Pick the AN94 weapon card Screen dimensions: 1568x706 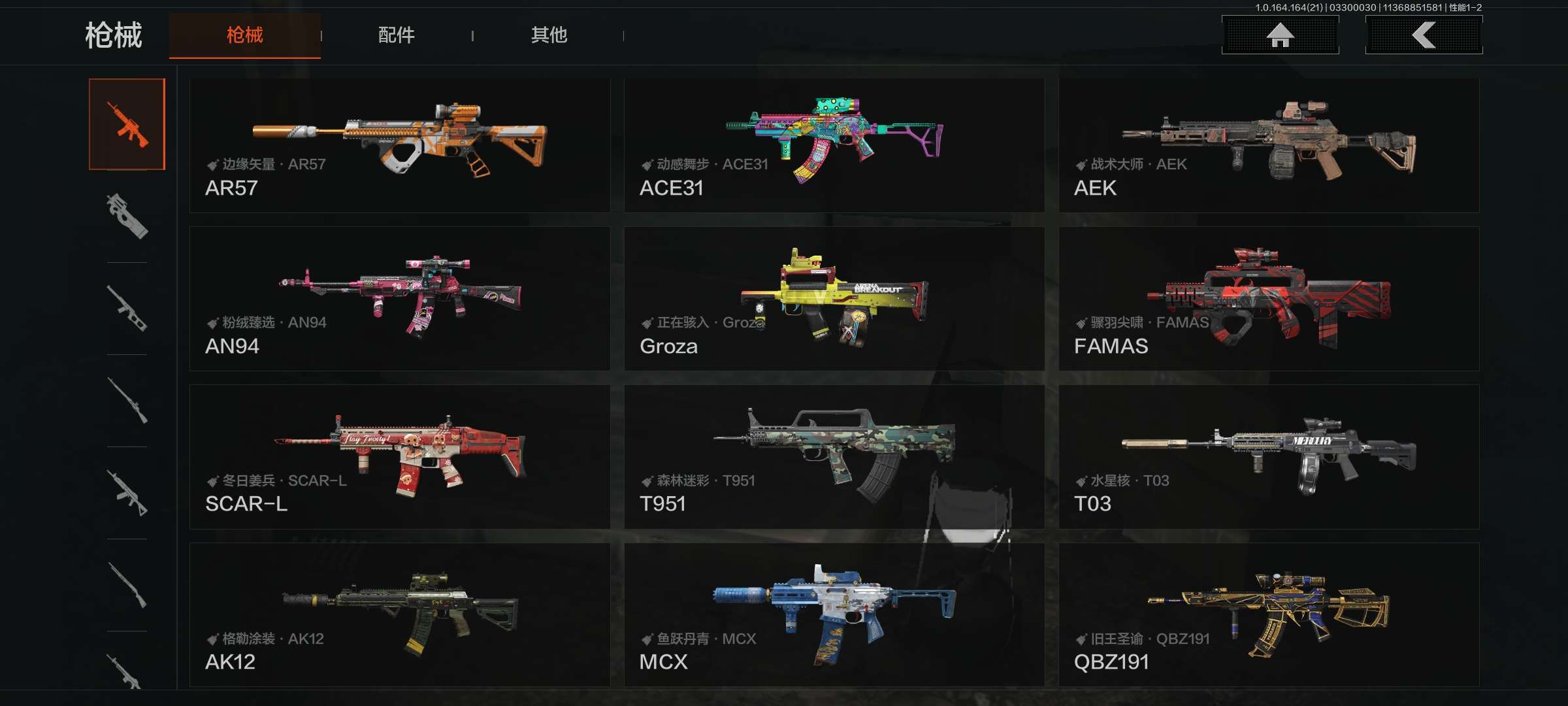click(399, 299)
